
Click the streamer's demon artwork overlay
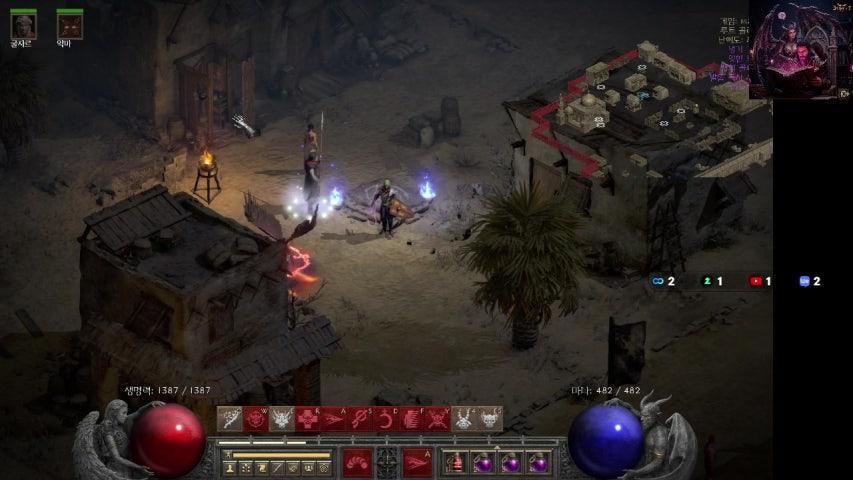coord(799,50)
